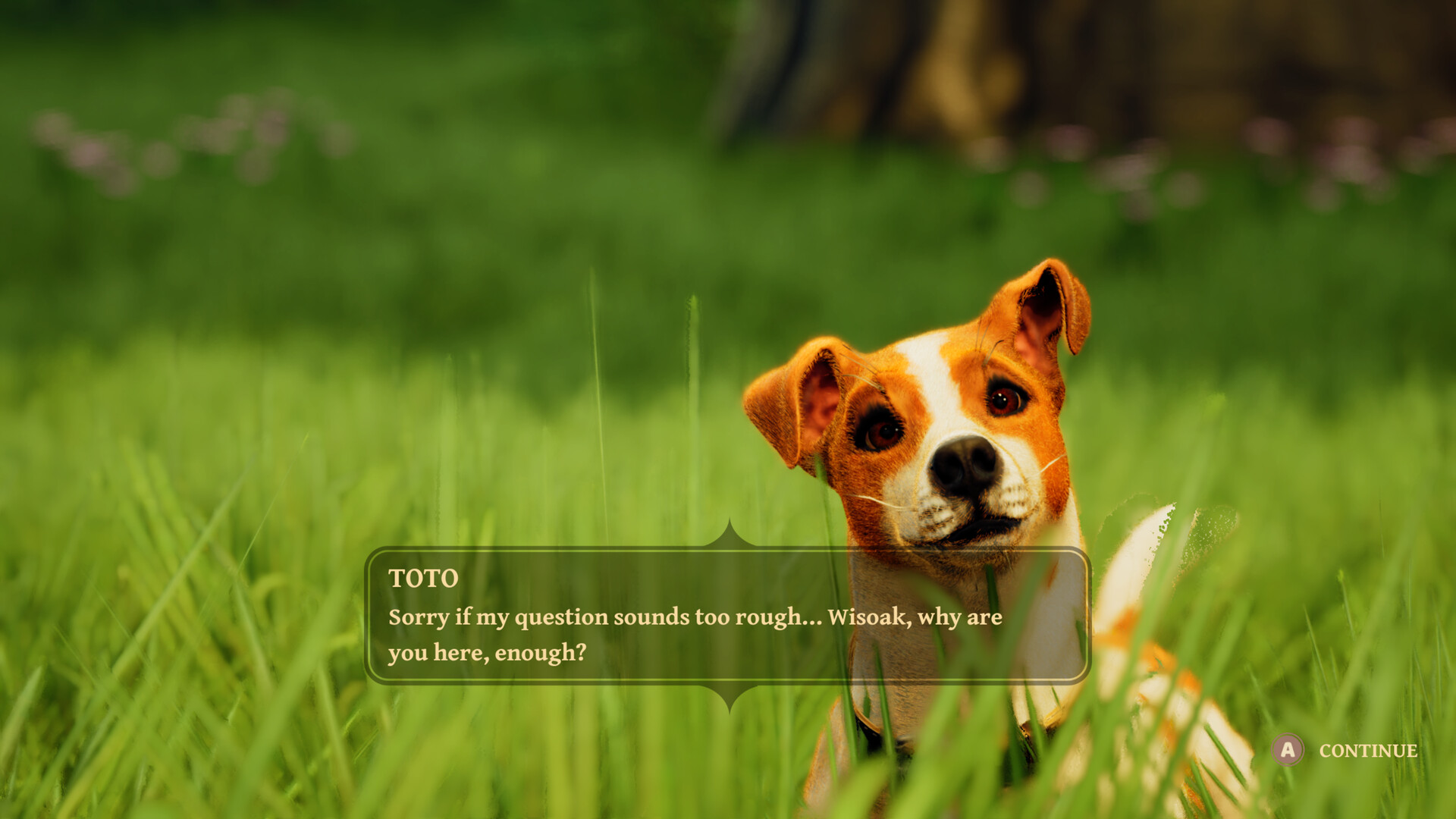Click the phrase you here, enough in the dialogue

pyautogui.click(x=485, y=650)
